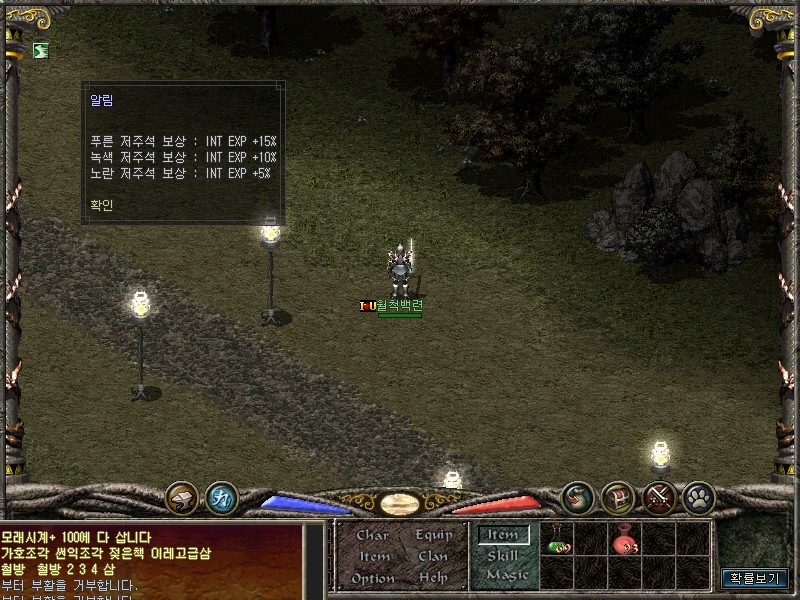Click the crossed swords icon
The height and width of the screenshot is (600, 800).
pyautogui.click(x=659, y=496)
